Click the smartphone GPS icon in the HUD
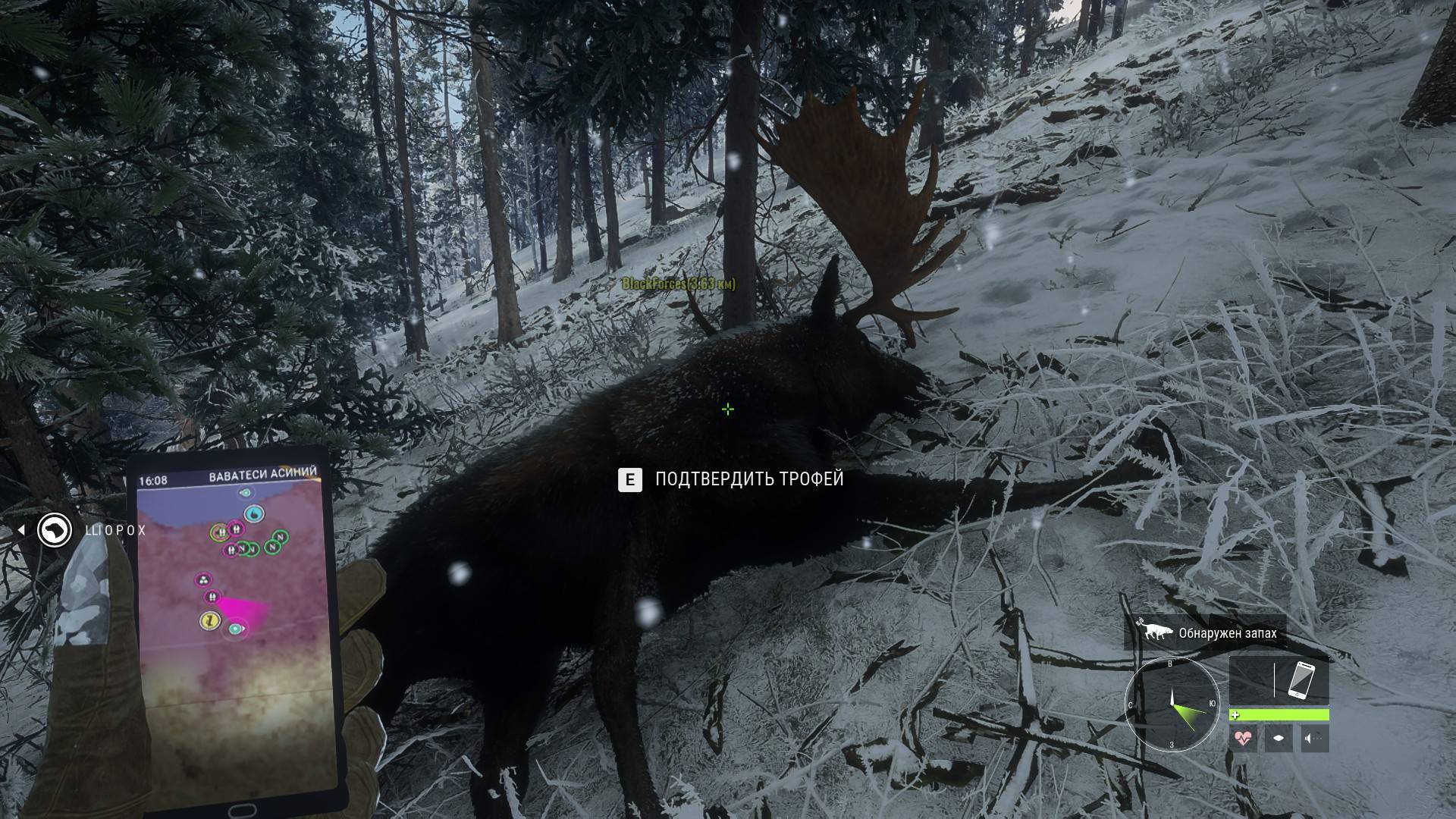 click(x=1301, y=680)
